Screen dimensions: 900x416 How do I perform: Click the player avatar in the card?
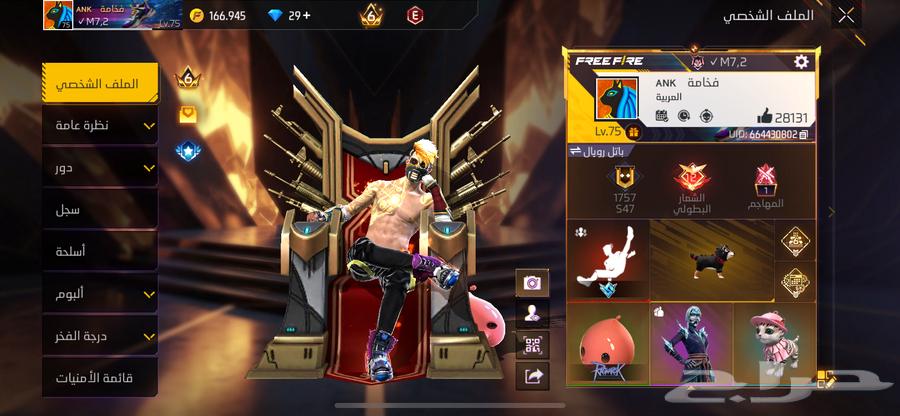617,104
